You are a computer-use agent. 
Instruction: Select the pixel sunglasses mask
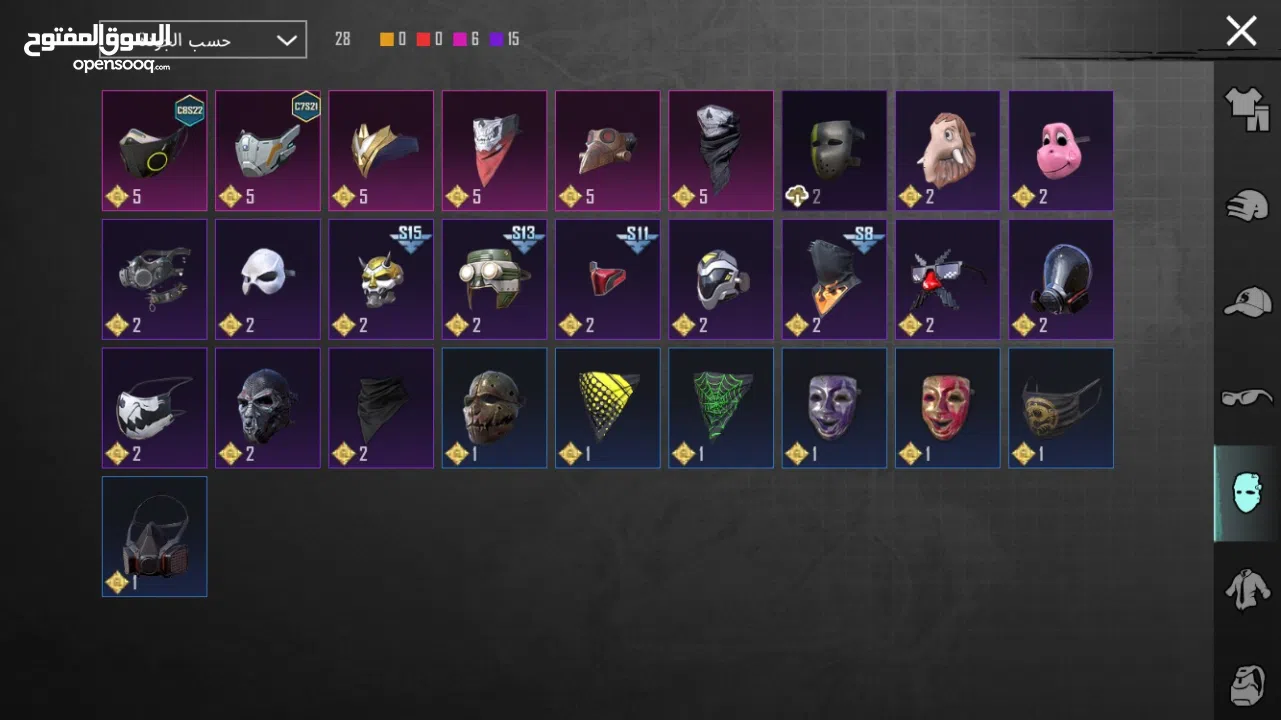pyautogui.click(x=948, y=279)
